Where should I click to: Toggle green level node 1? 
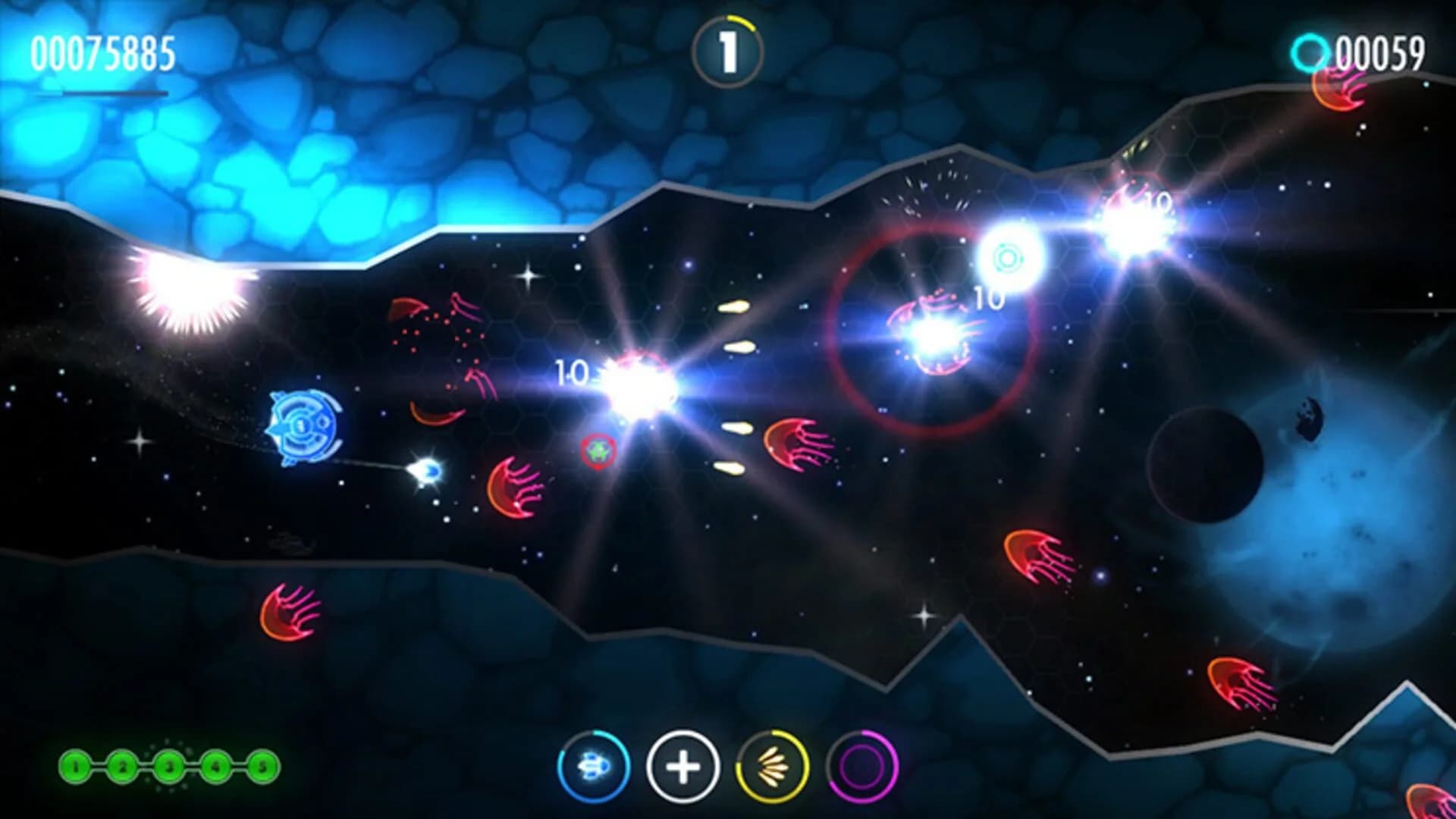click(74, 766)
